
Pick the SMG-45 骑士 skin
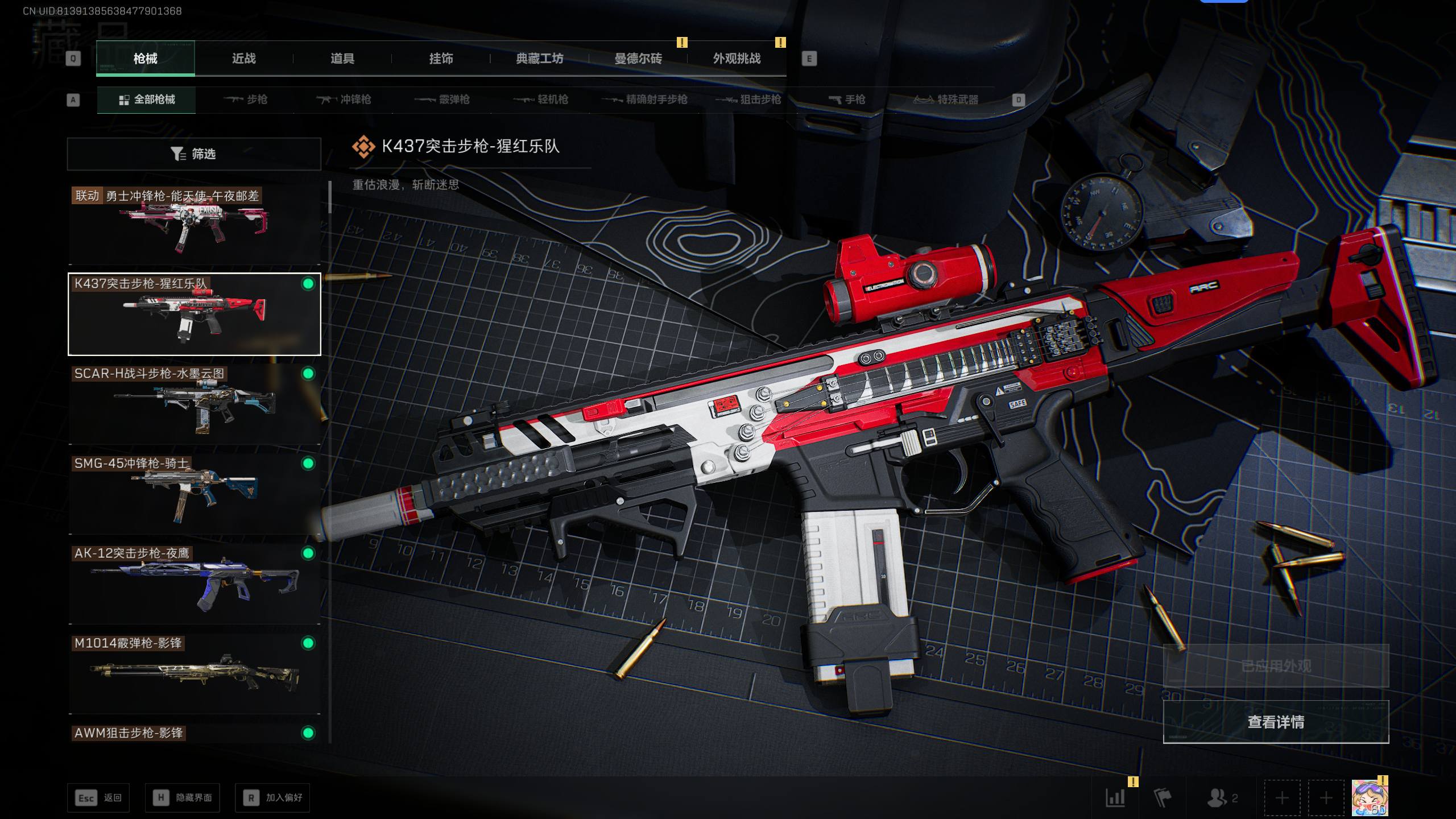pos(194,495)
